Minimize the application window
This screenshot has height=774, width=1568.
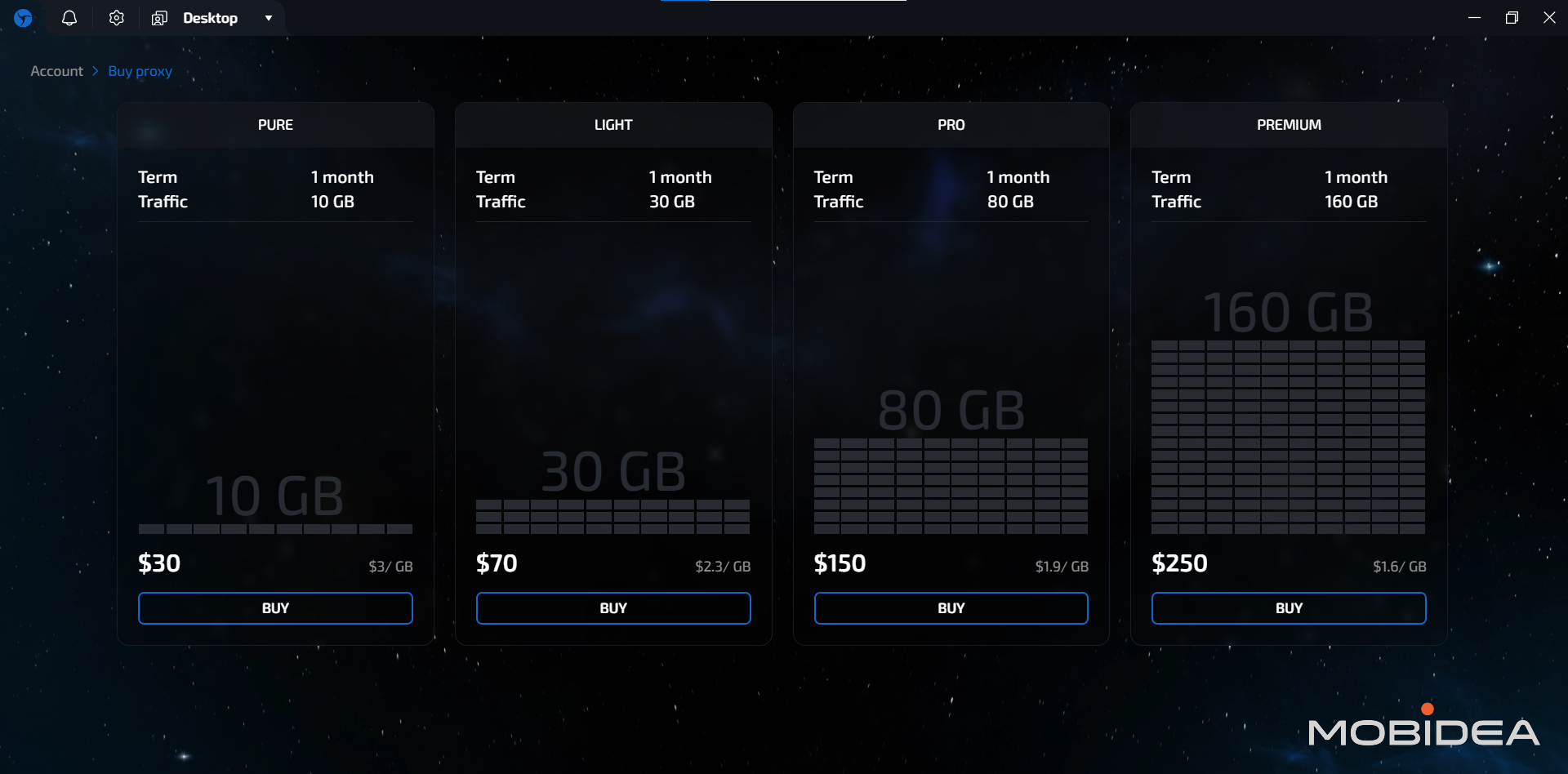tap(1474, 18)
